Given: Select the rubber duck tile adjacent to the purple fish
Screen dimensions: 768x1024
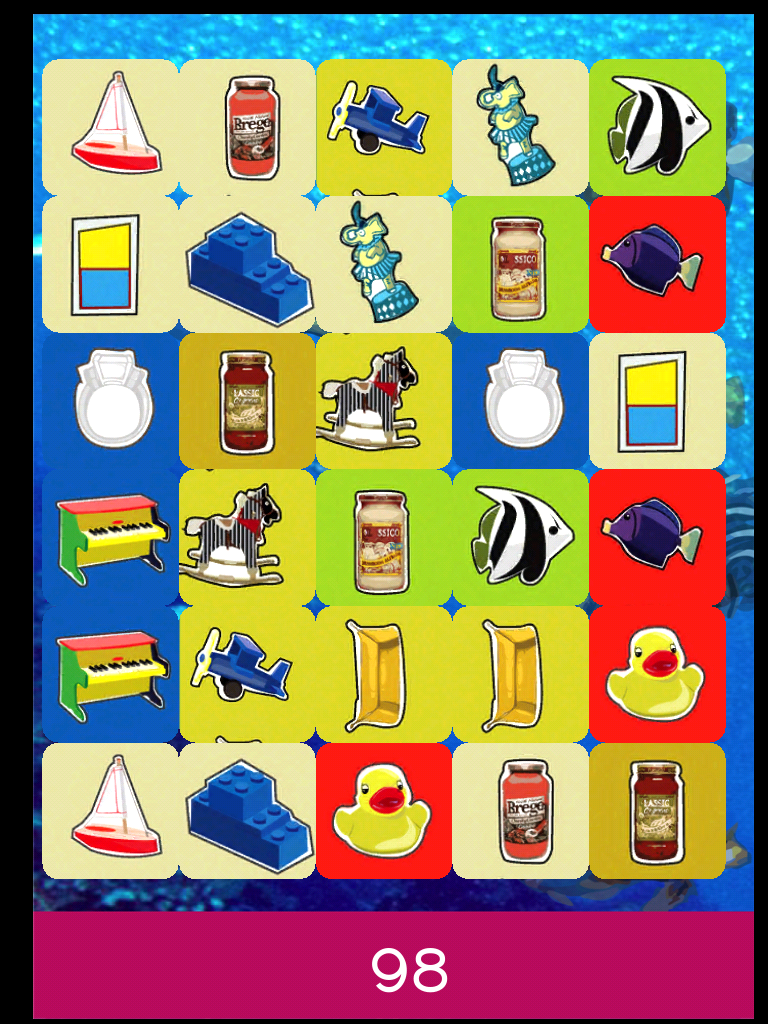Looking at the screenshot, I should point(657,674).
